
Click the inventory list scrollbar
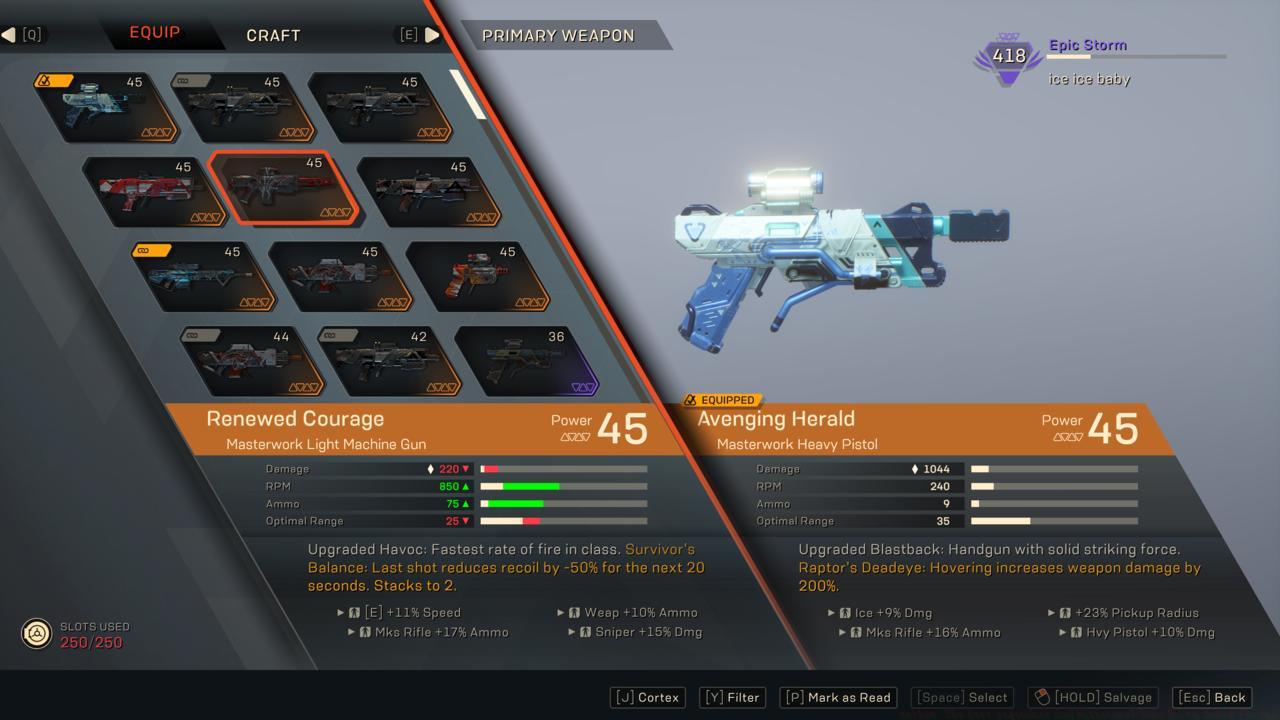pos(468,93)
